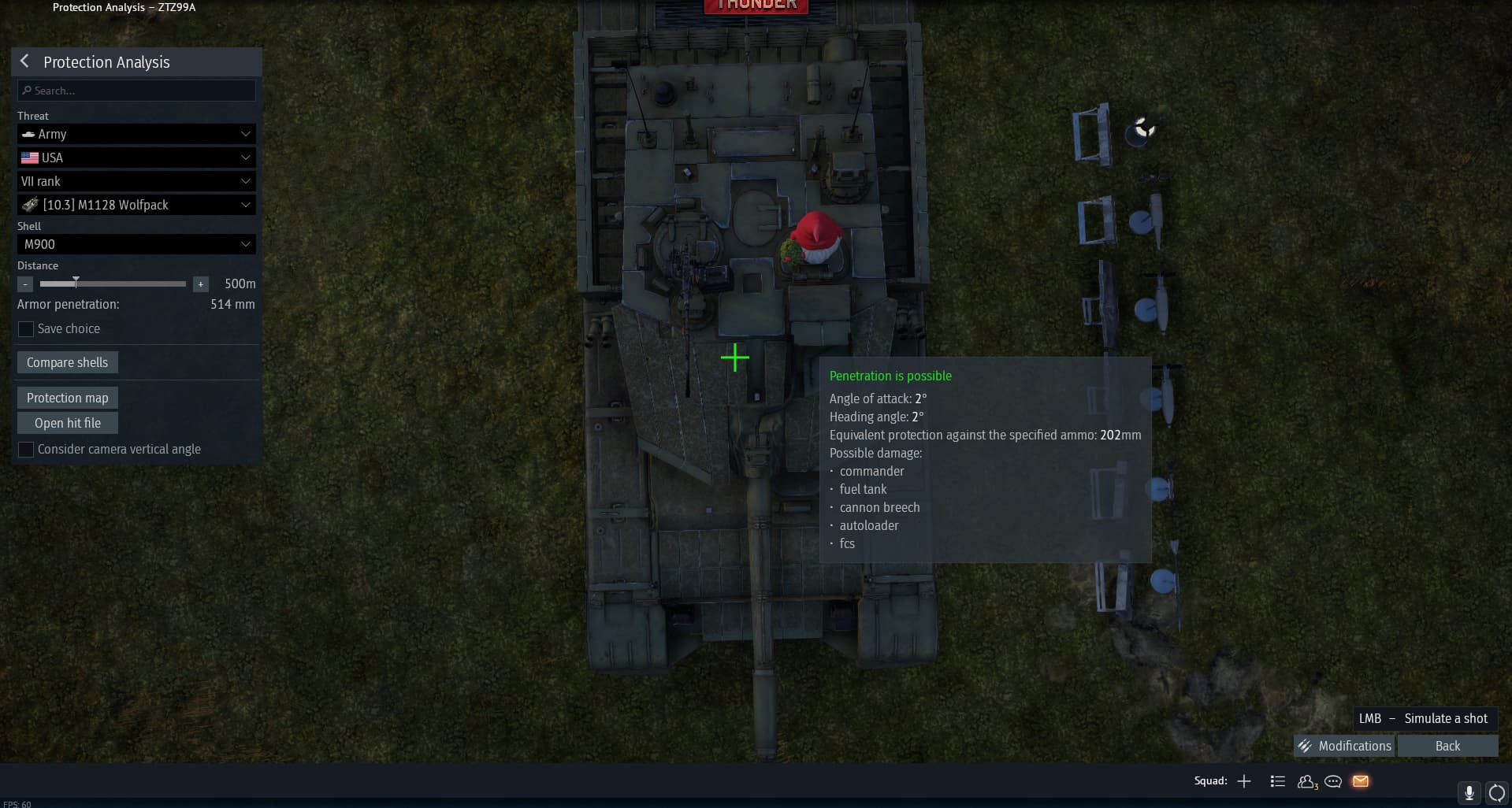Image resolution: width=1512 pixels, height=808 pixels.
Task: Open Compare shells
Action: (67, 362)
